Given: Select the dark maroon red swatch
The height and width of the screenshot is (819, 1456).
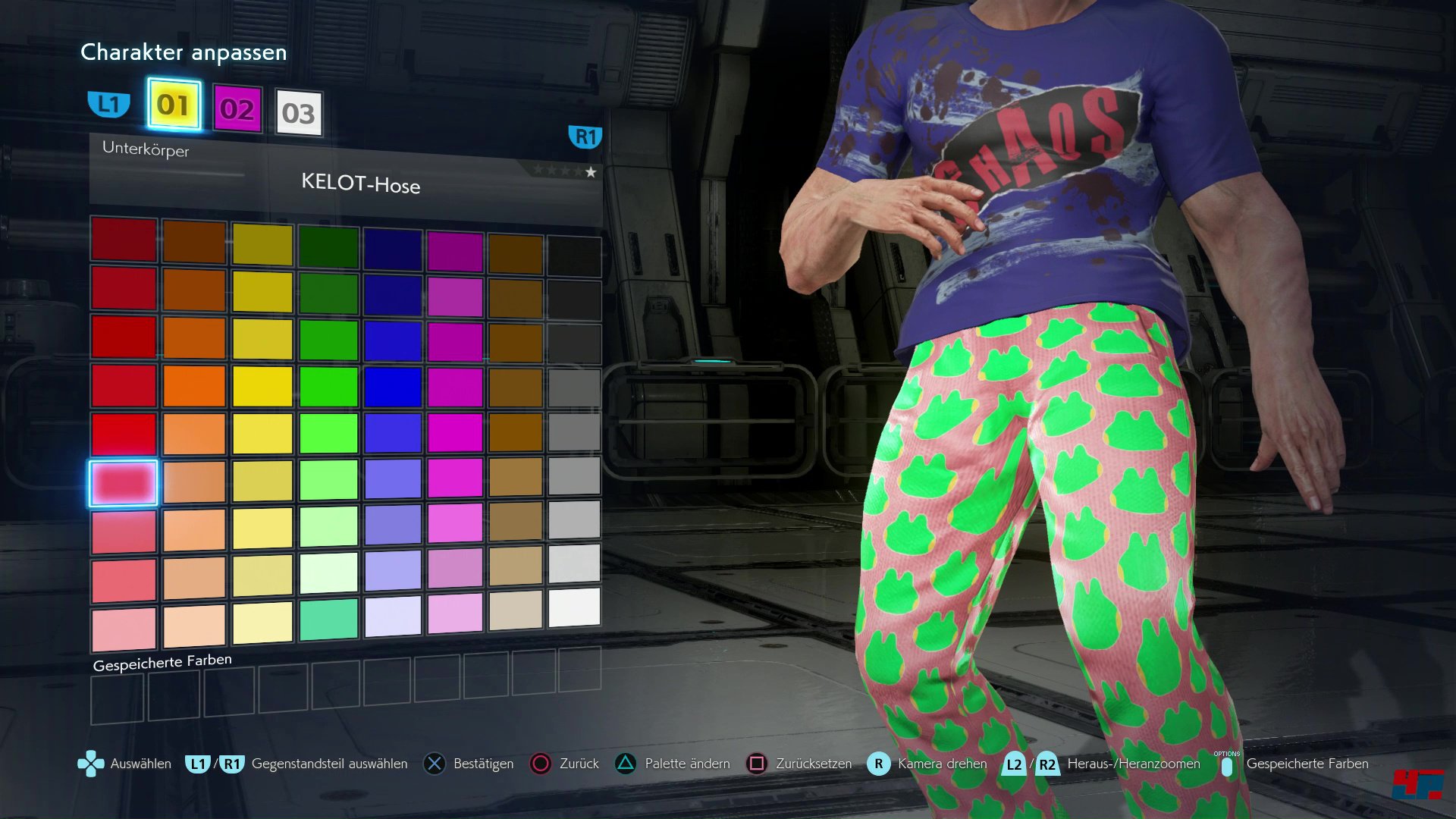Looking at the screenshot, I should [x=124, y=240].
